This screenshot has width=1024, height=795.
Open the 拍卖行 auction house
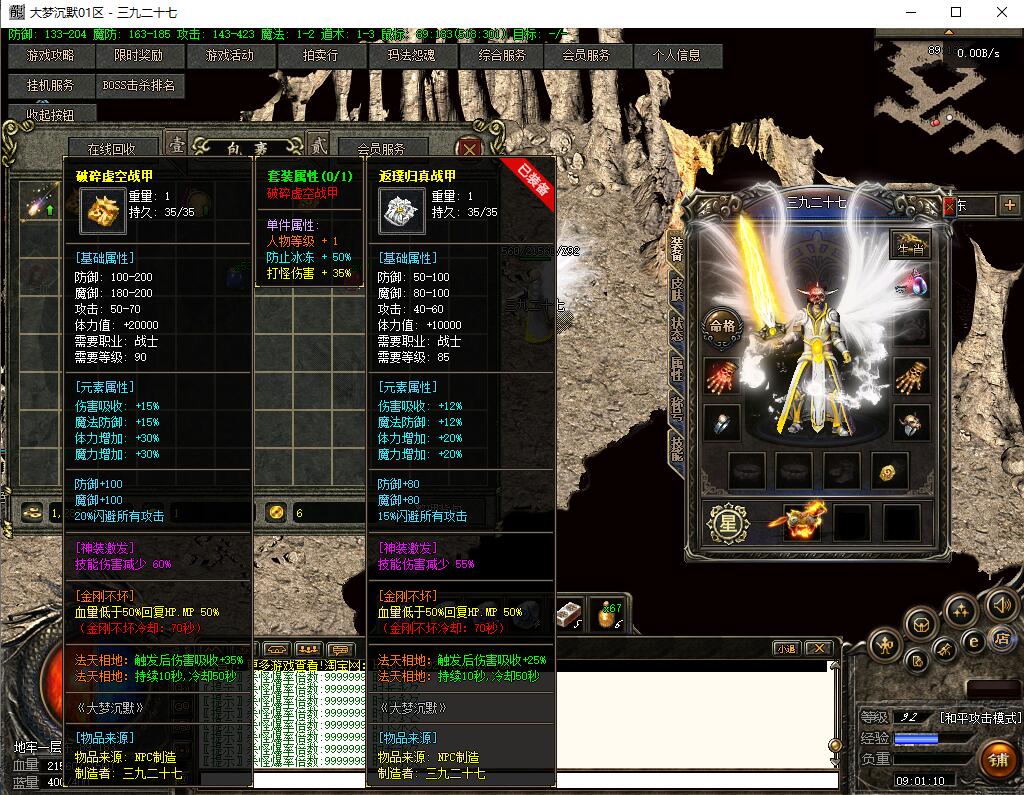tap(321, 56)
